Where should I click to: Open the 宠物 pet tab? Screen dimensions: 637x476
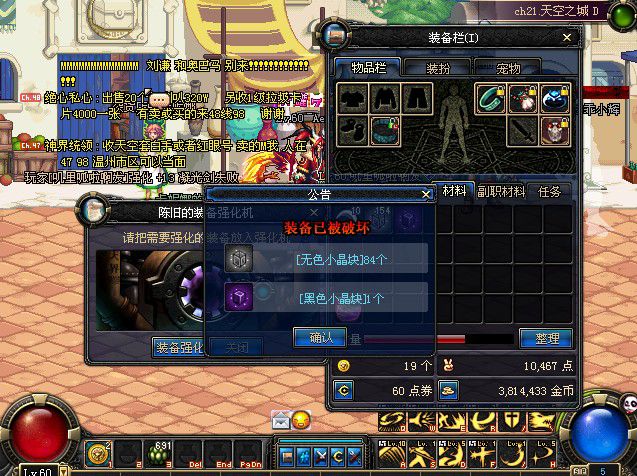(x=509, y=68)
